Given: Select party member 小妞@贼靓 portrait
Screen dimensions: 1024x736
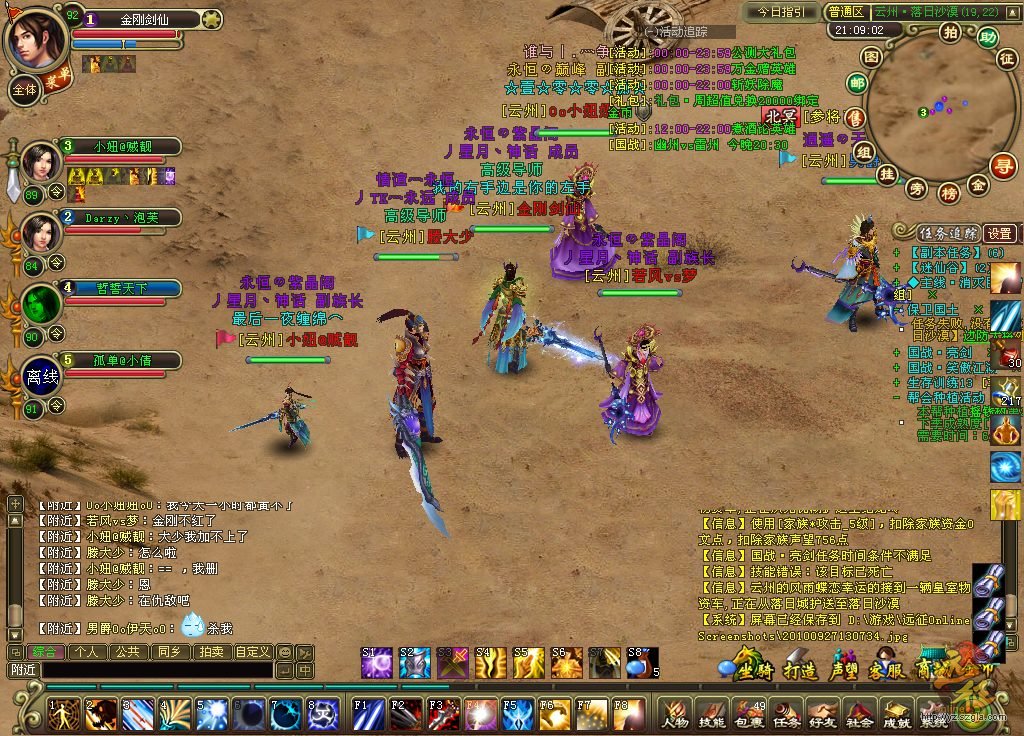Looking at the screenshot, I should [41, 161].
